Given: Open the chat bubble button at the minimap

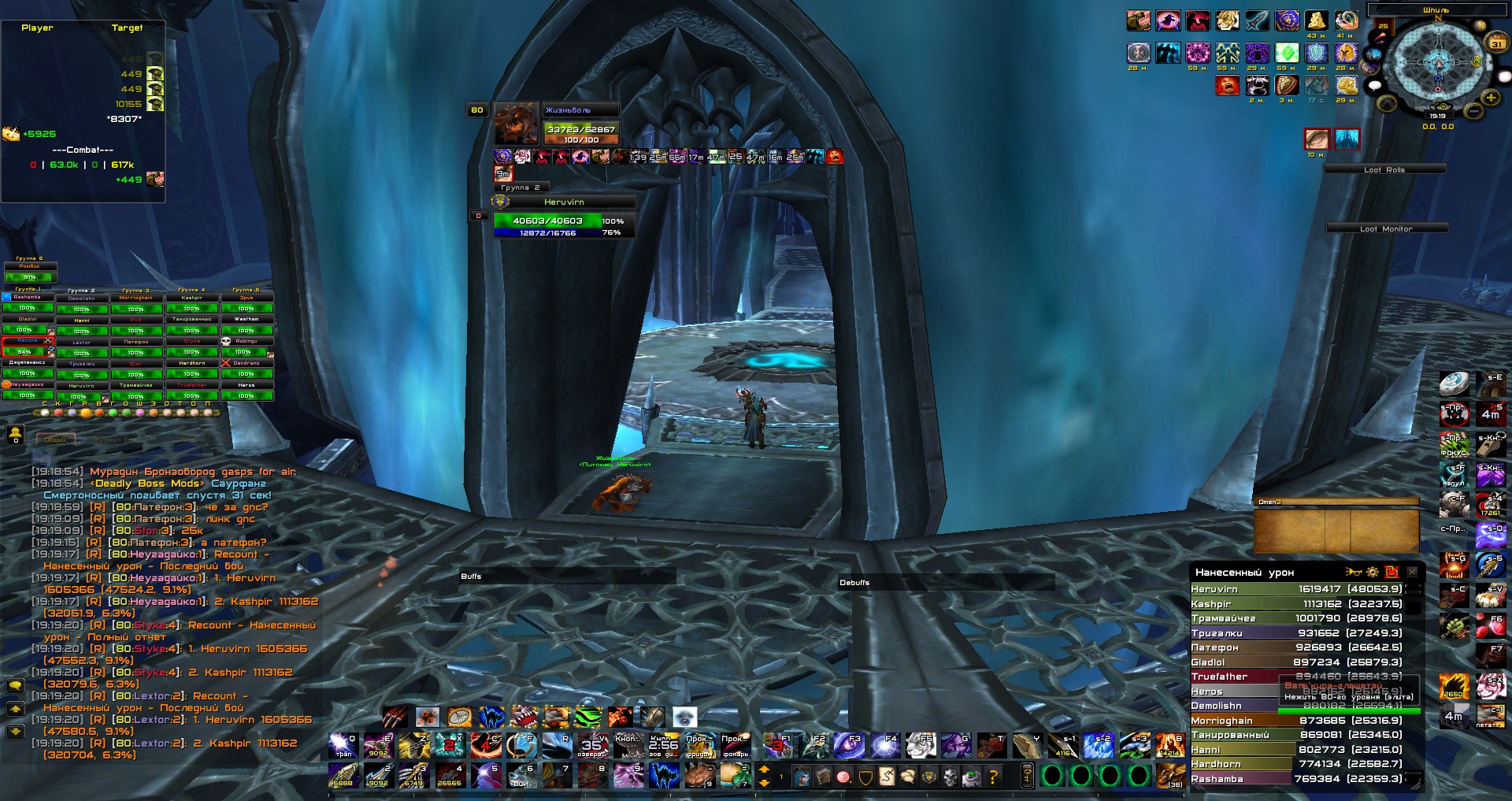Looking at the screenshot, I should [1375, 85].
